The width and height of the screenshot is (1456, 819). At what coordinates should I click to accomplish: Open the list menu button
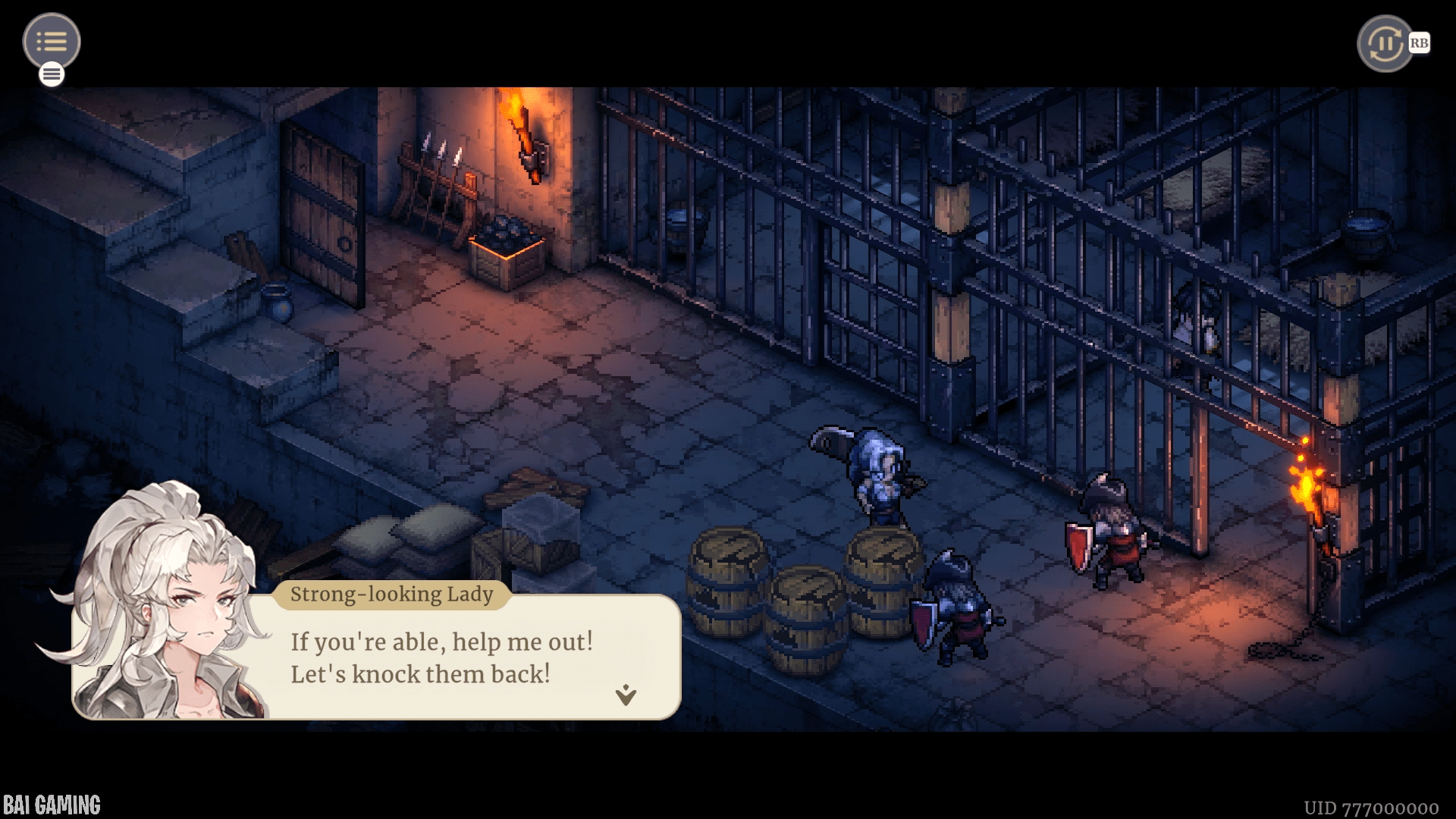coord(52,41)
